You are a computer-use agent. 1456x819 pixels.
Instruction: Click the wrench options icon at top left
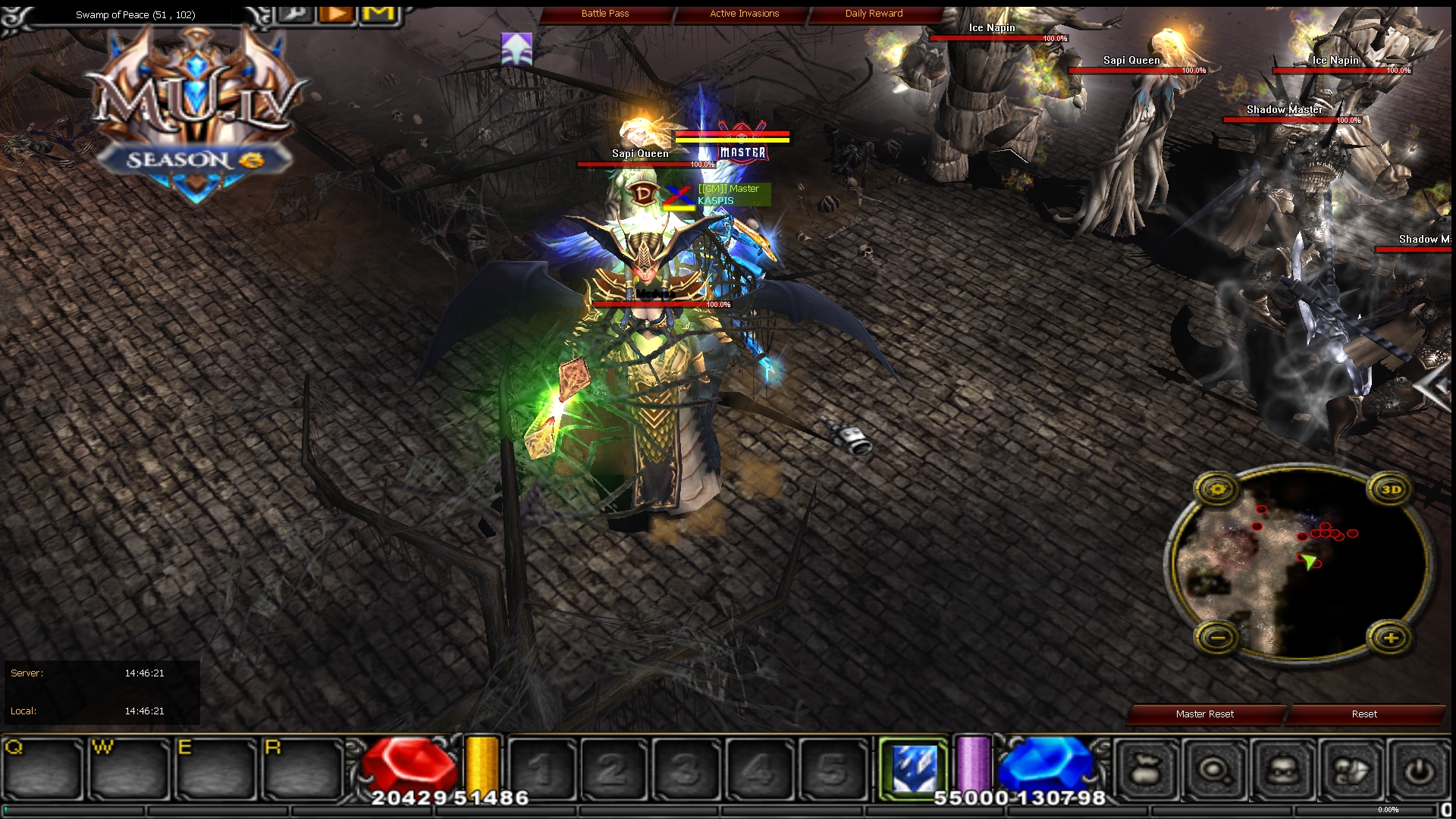pos(296,14)
